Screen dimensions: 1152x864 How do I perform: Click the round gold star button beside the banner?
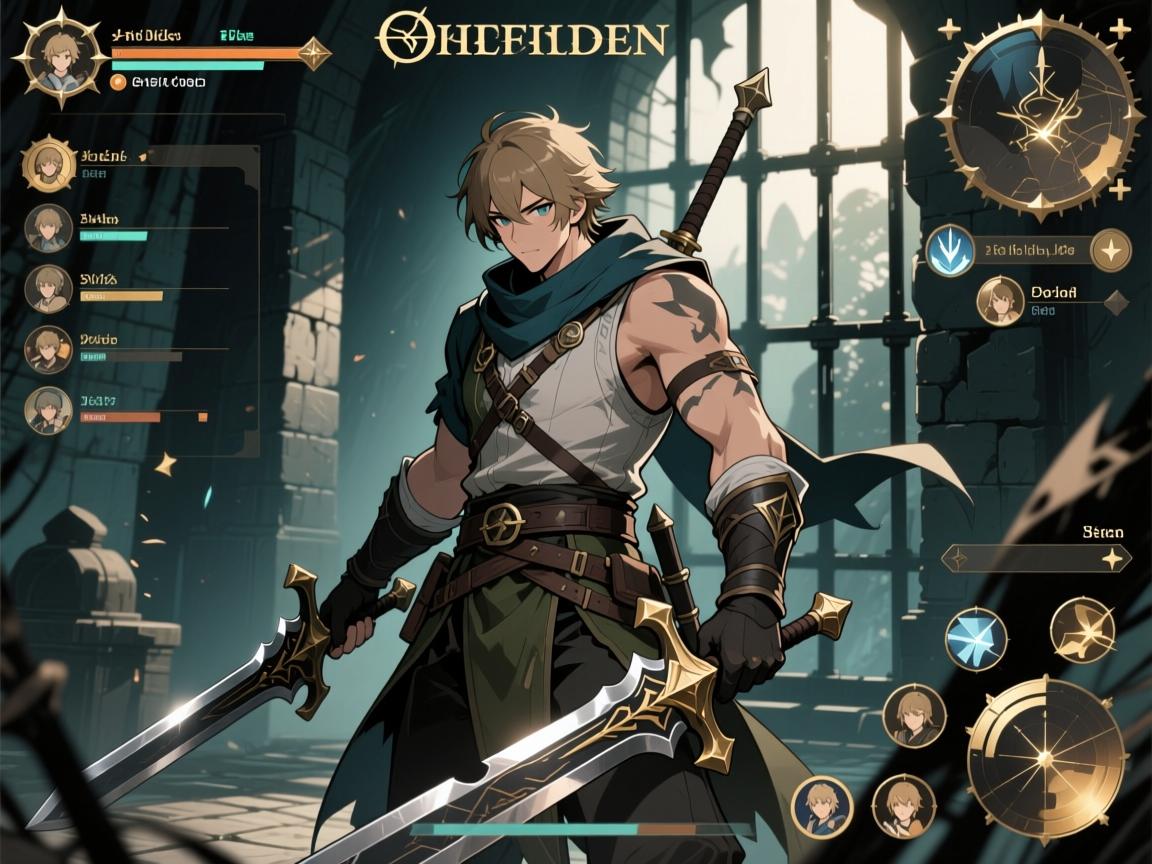click(1110, 250)
